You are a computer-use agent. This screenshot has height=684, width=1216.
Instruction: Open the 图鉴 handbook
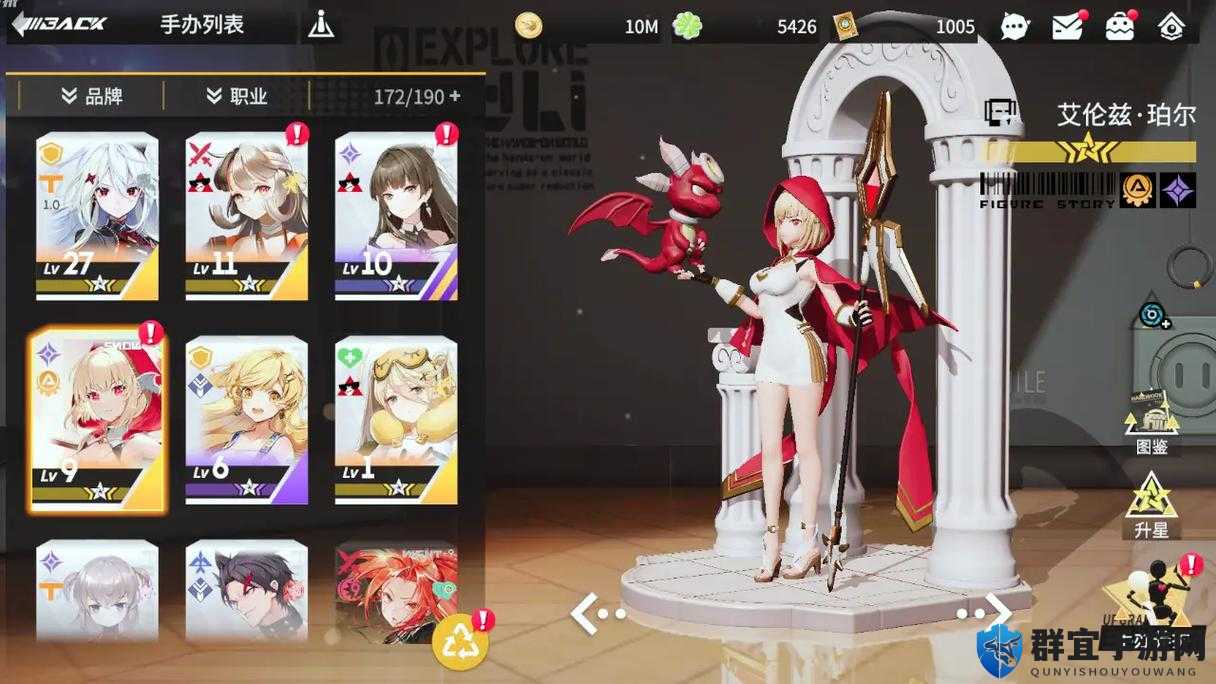pyautogui.click(x=1151, y=422)
